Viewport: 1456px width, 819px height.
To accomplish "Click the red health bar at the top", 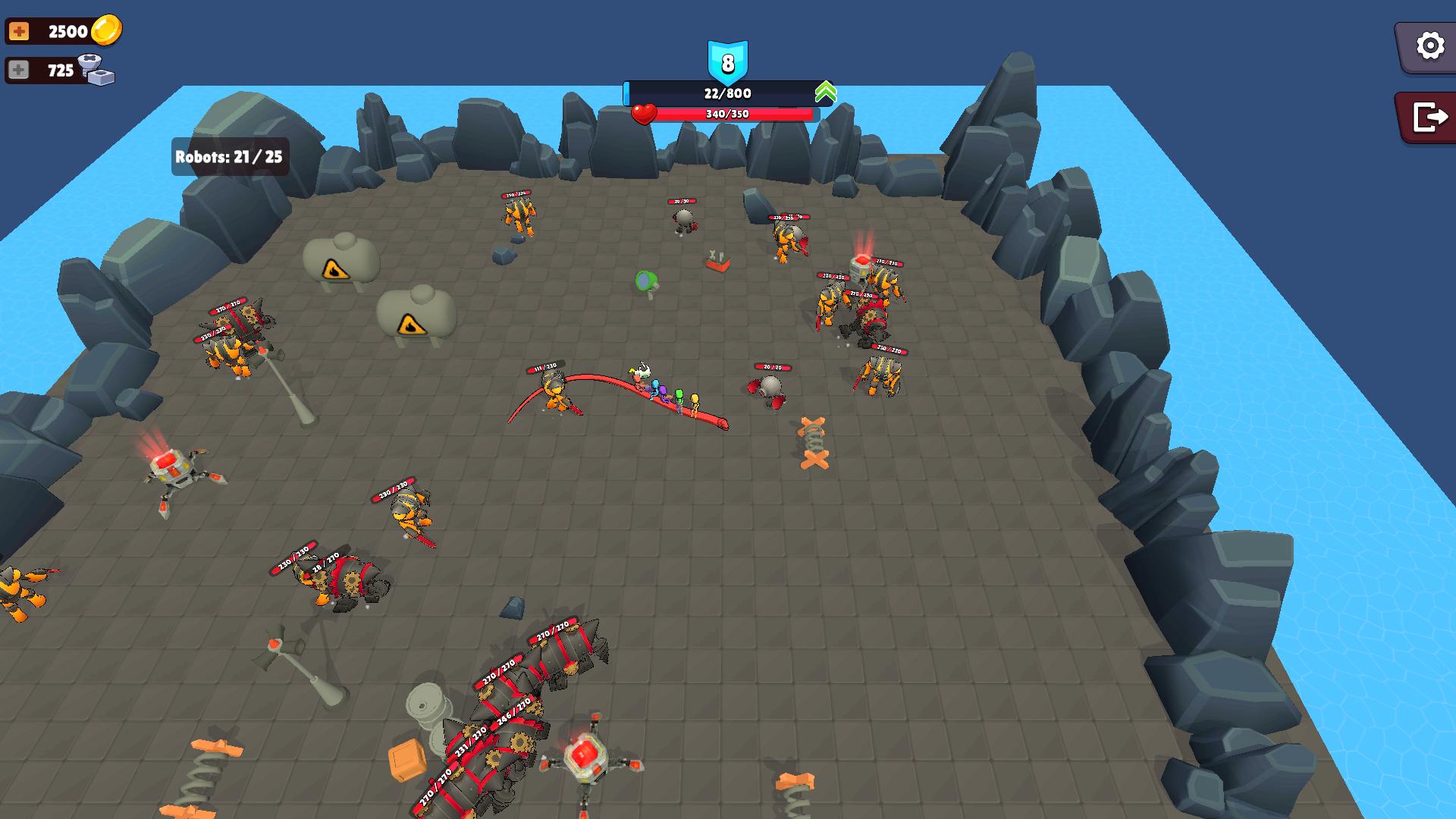I will 728,112.
